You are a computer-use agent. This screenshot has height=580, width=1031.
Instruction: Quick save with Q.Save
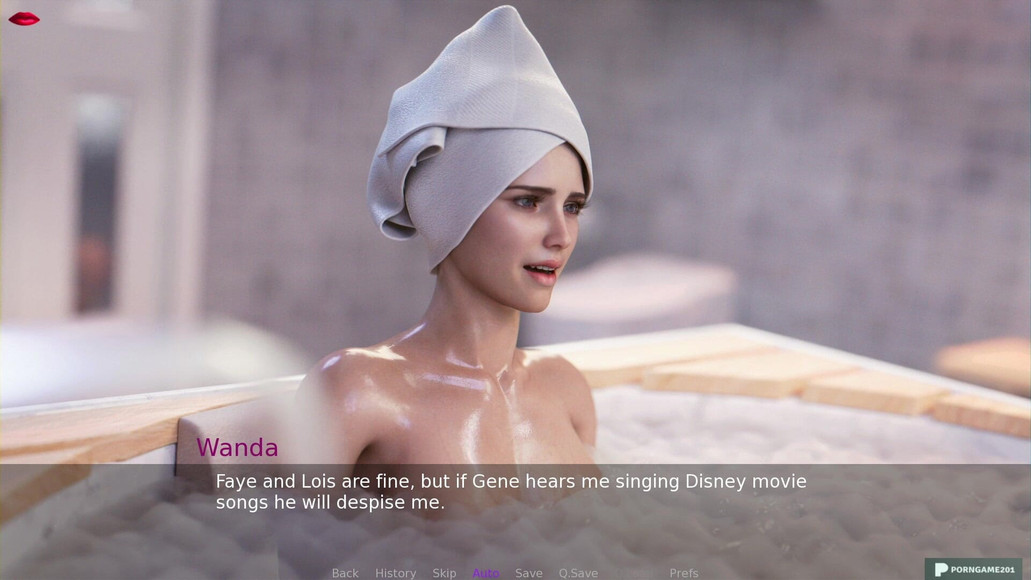pos(578,573)
